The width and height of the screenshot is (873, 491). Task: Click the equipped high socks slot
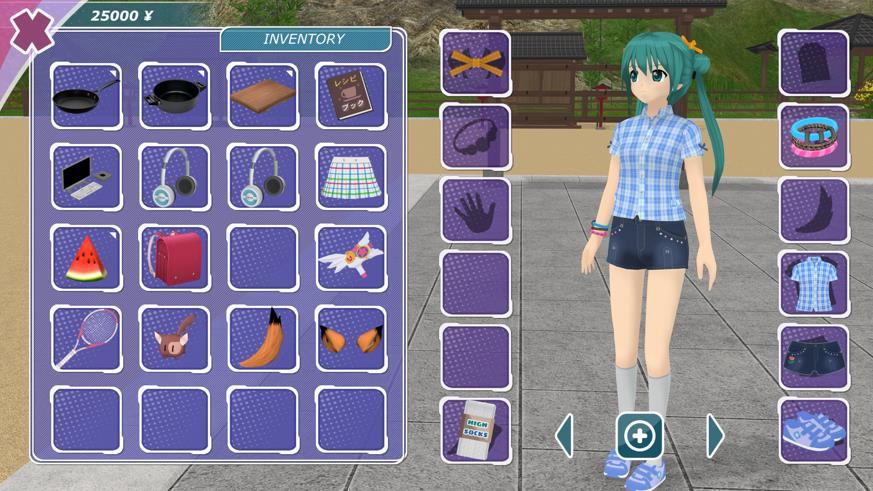point(475,430)
